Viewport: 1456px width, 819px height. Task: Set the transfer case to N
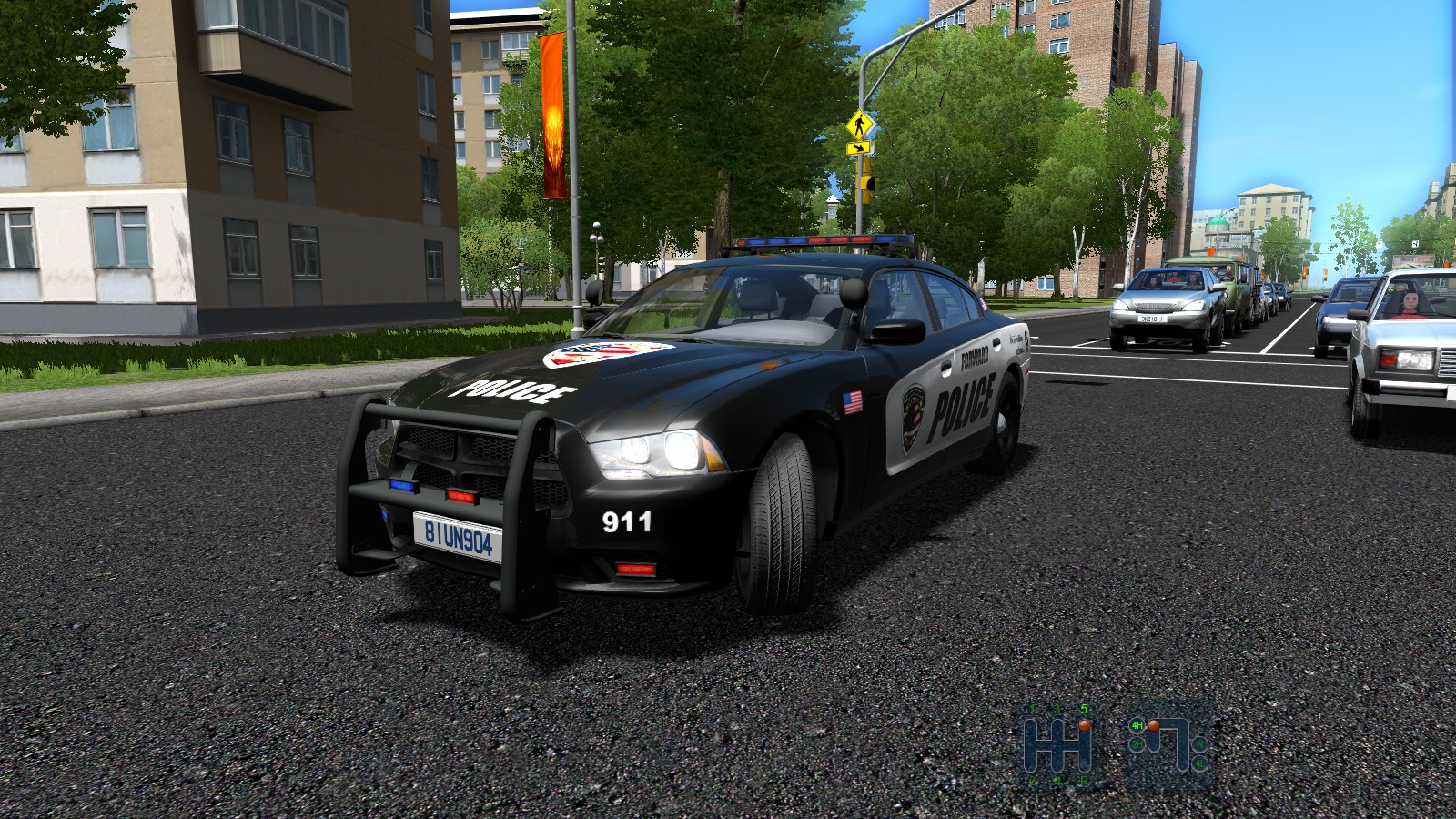1200,744
